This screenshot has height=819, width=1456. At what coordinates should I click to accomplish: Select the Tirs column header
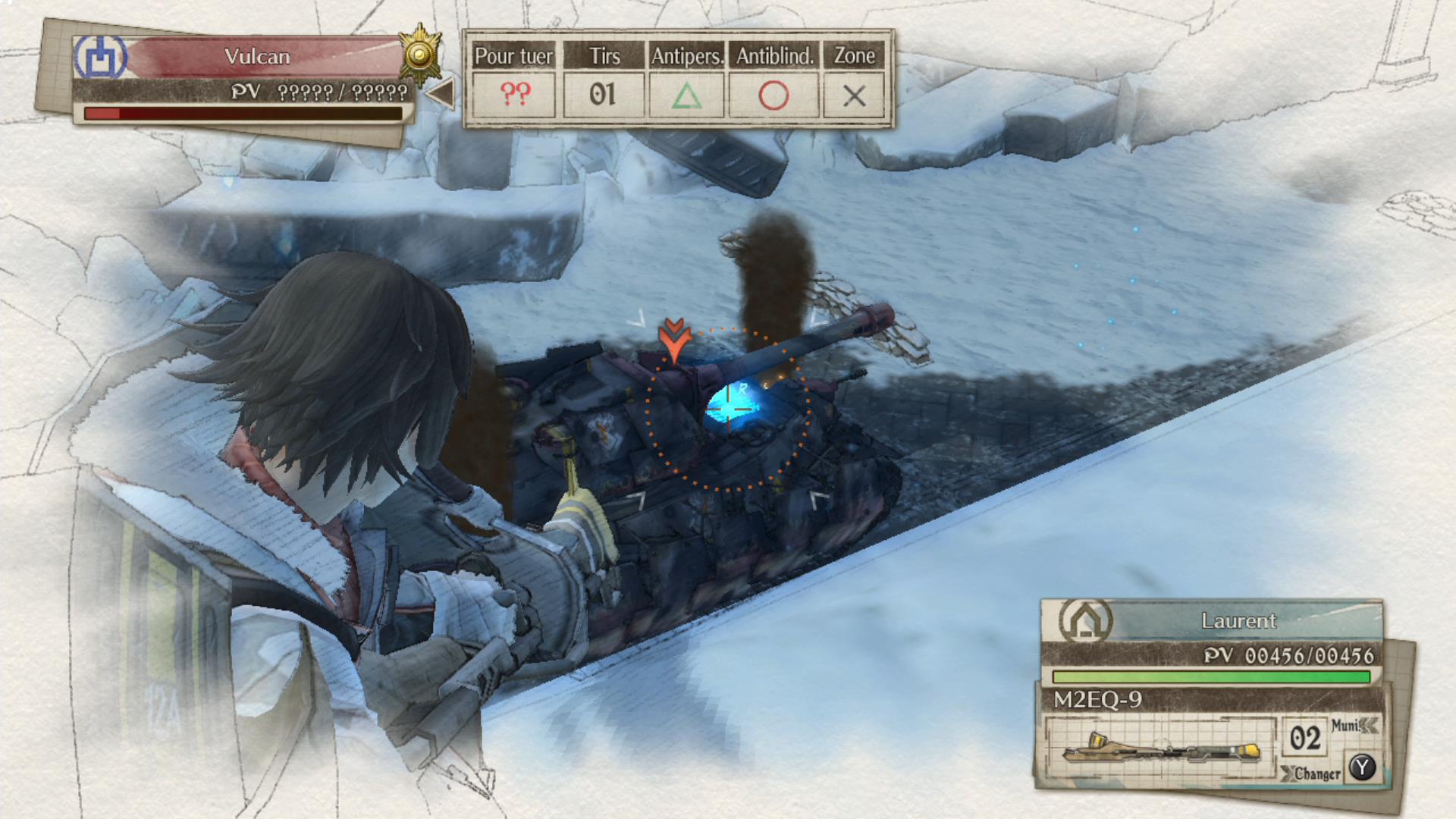click(x=603, y=55)
